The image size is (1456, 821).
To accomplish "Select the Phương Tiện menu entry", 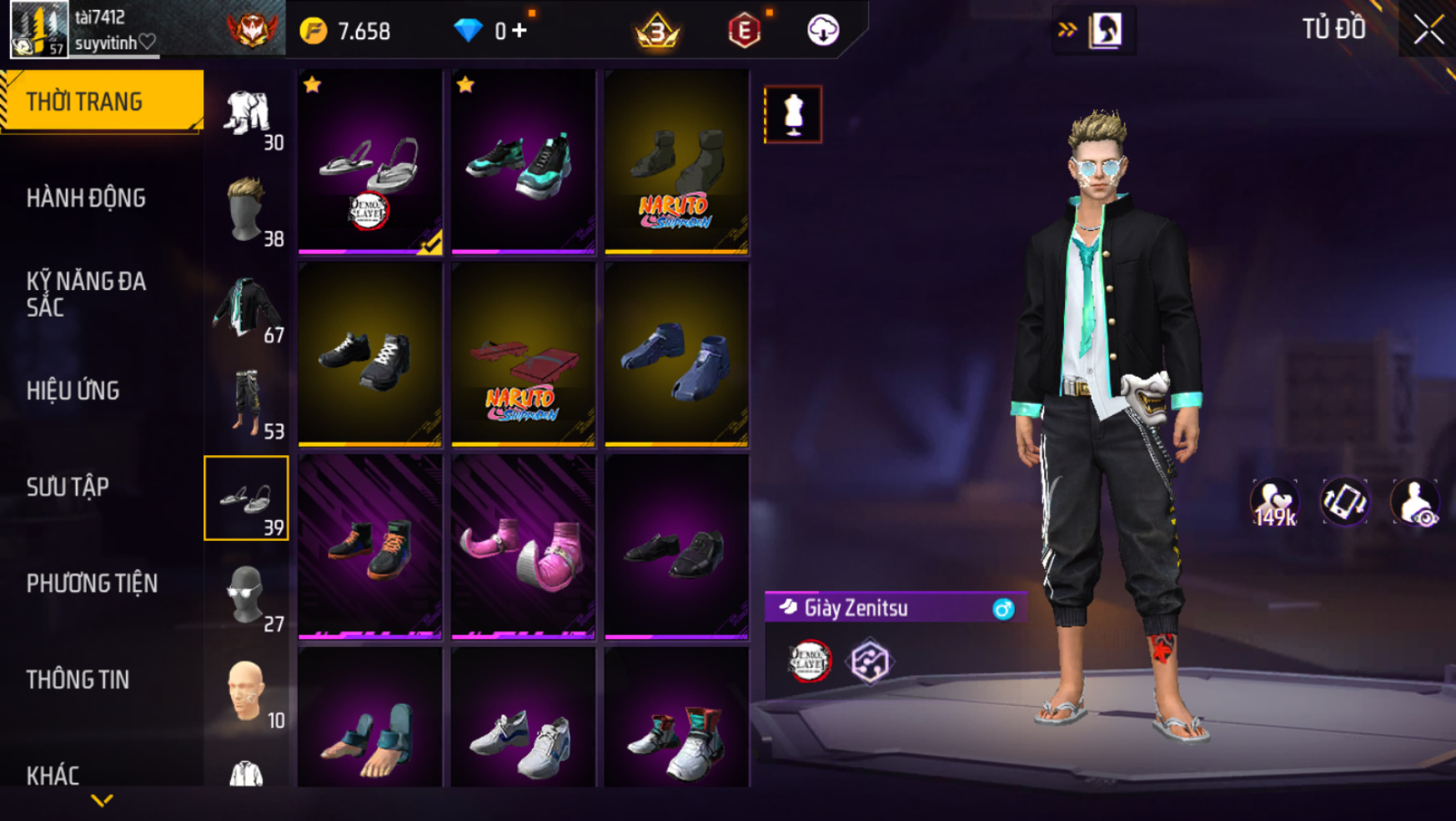I will click(x=92, y=583).
